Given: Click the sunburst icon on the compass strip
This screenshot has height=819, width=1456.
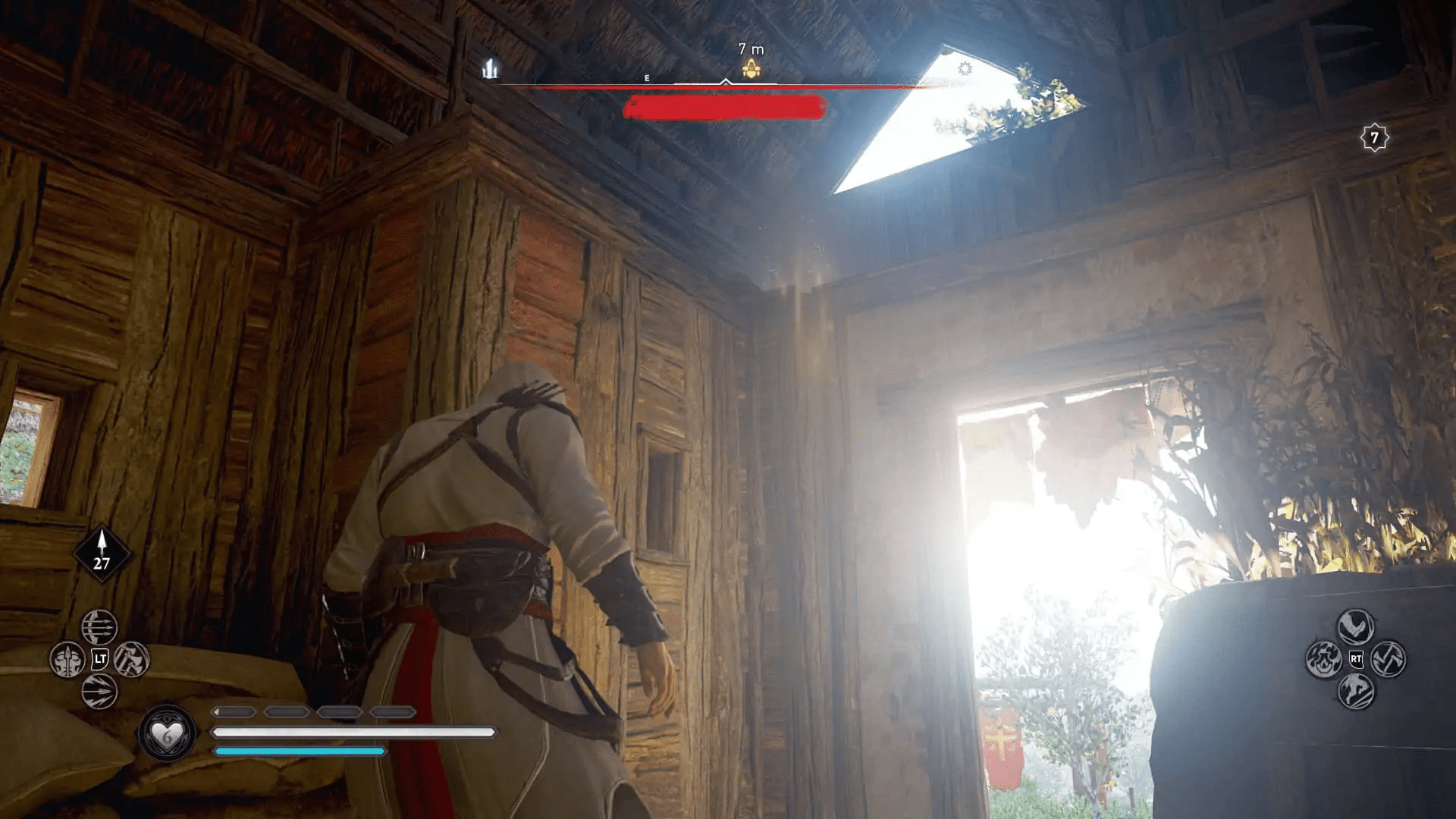Looking at the screenshot, I should (x=963, y=67).
